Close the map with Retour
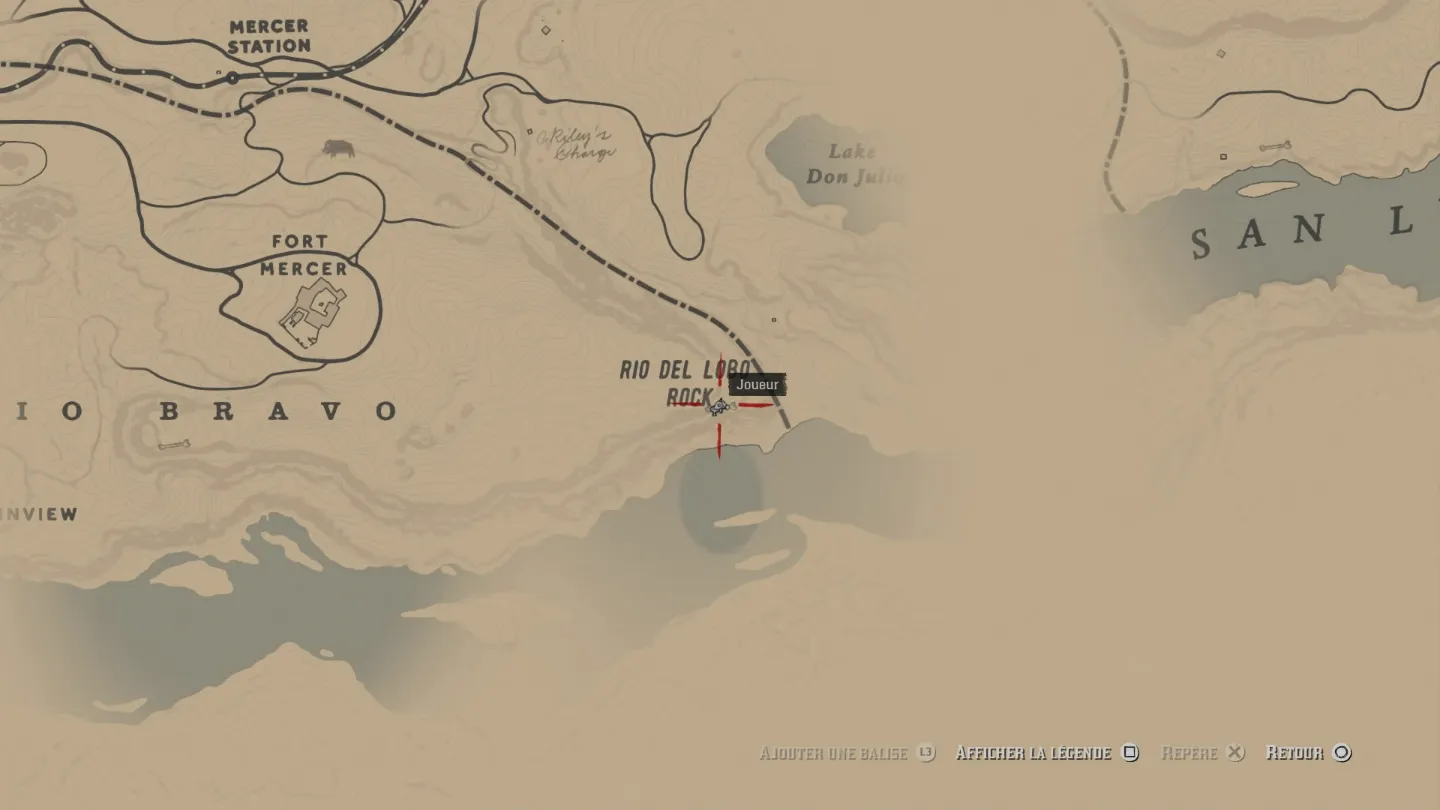The image size is (1440, 810). tap(1308, 753)
